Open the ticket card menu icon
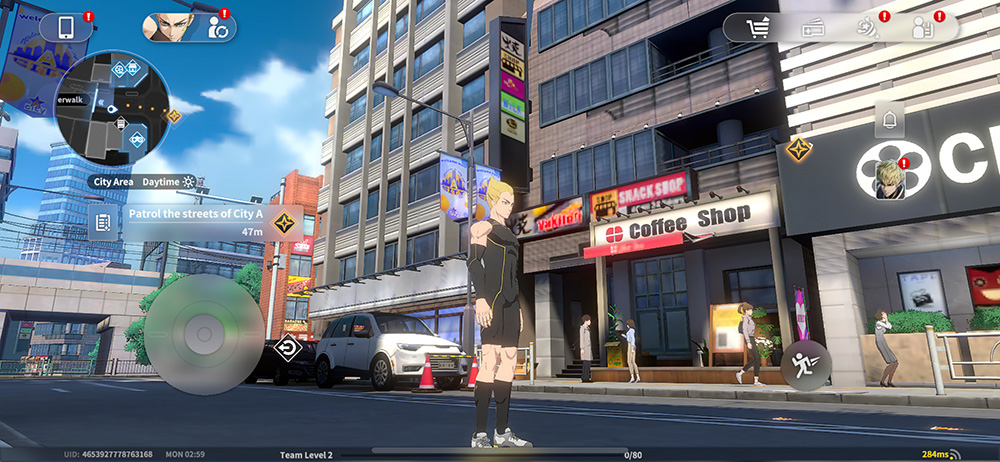 click(x=812, y=28)
